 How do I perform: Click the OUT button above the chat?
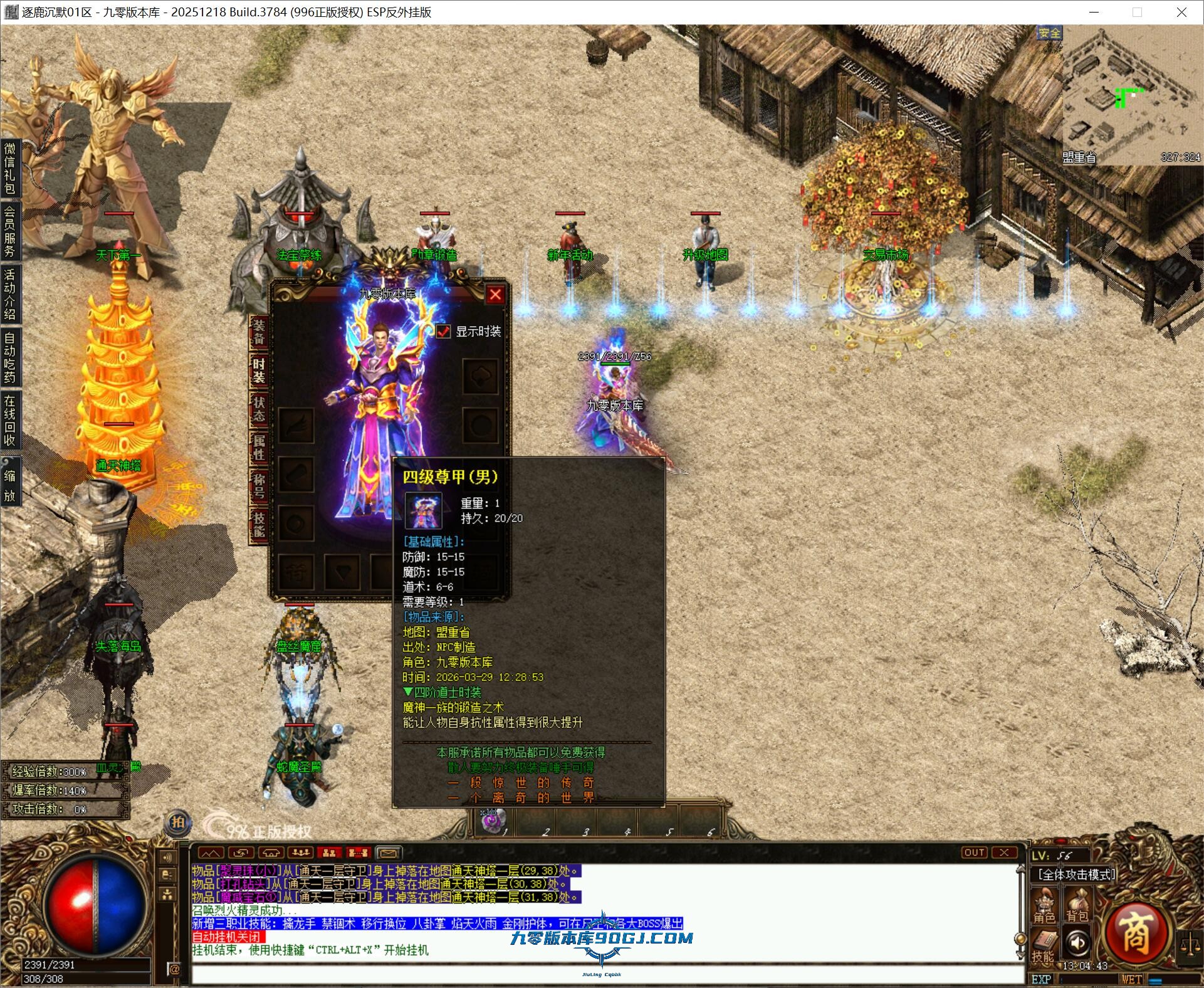tap(974, 853)
